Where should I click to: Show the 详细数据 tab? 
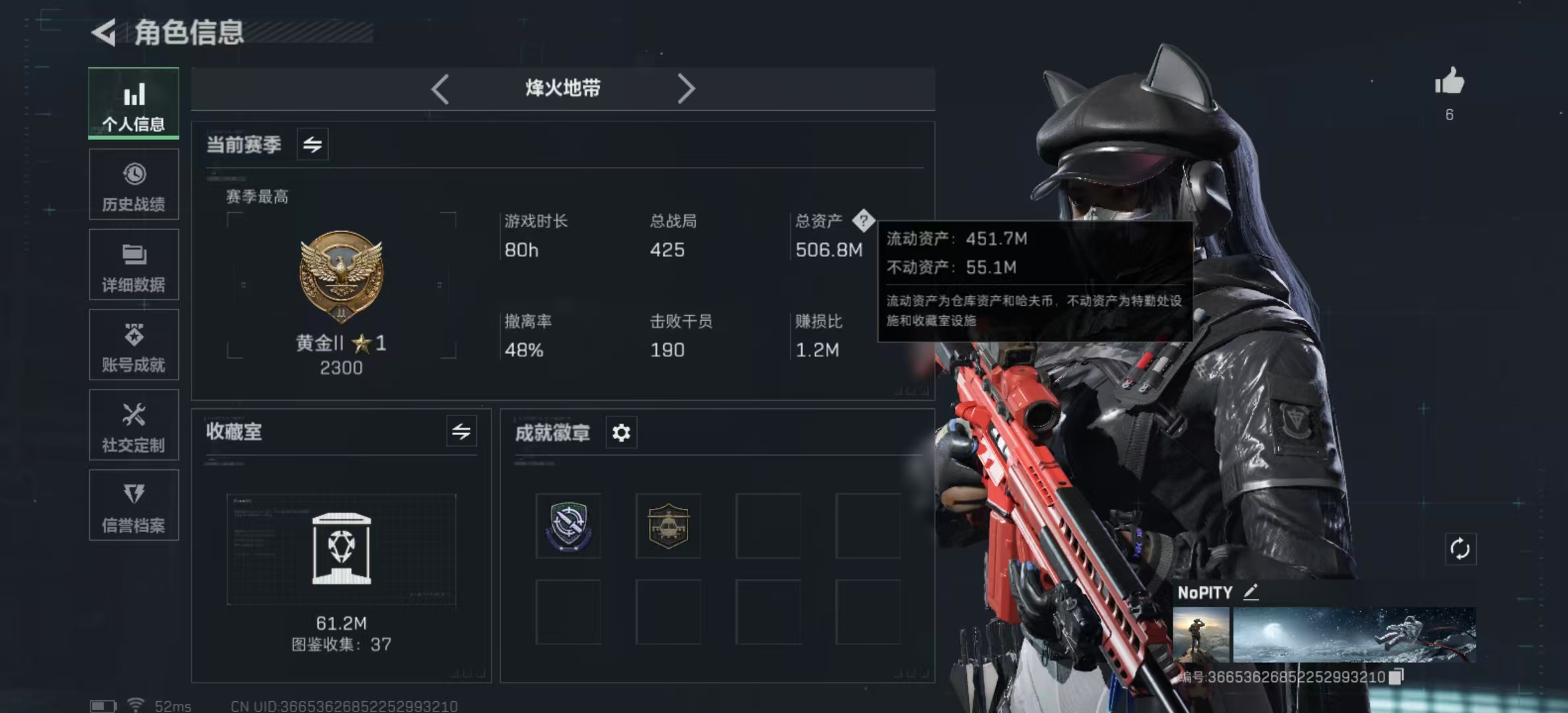[x=133, y=265]
